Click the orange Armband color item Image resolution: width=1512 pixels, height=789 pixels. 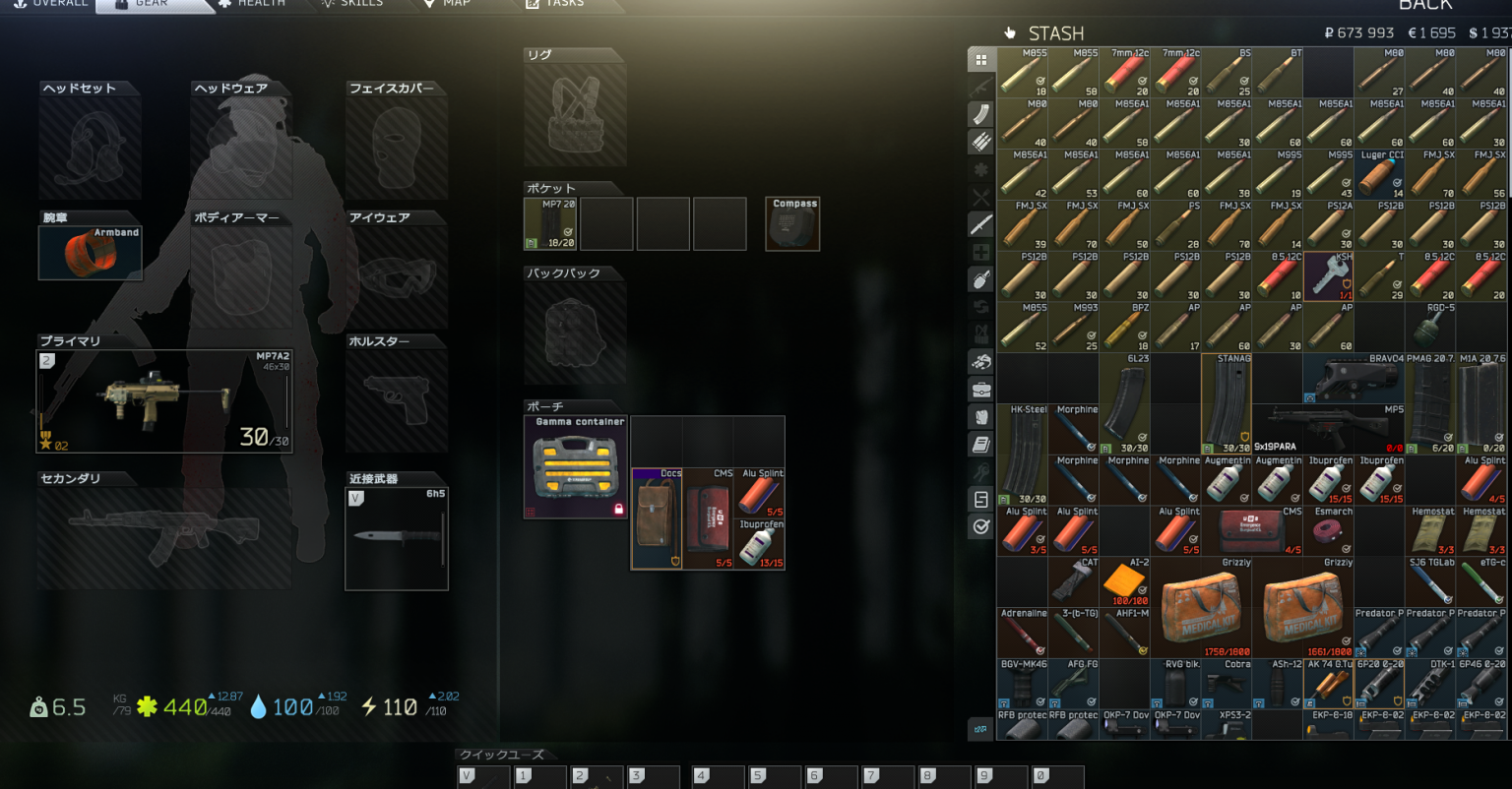tap(90, 252)
